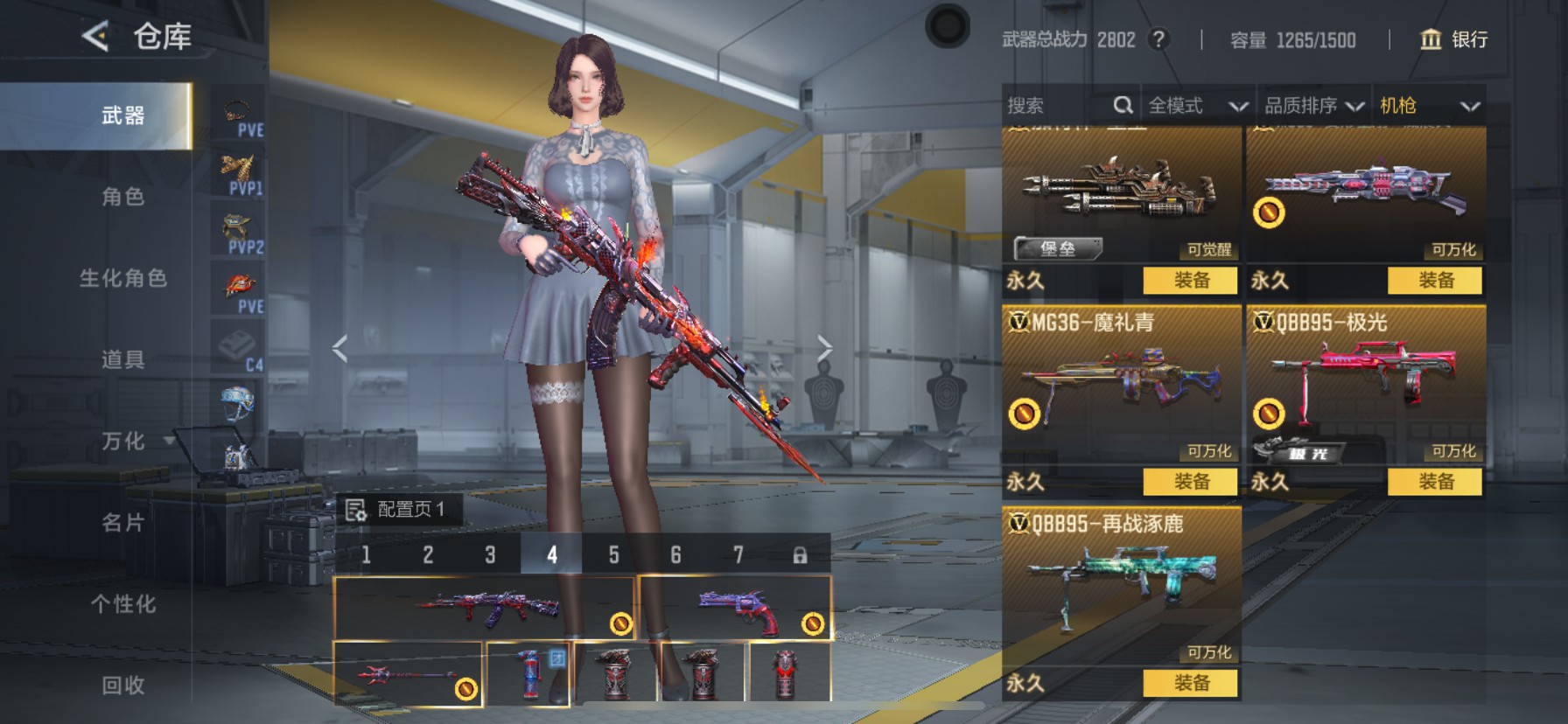Image resolution: width=1568 pixels, height=724 pixels.
Task: Equip the QBB95-极光 machine gun
Action: (1435, 482)
